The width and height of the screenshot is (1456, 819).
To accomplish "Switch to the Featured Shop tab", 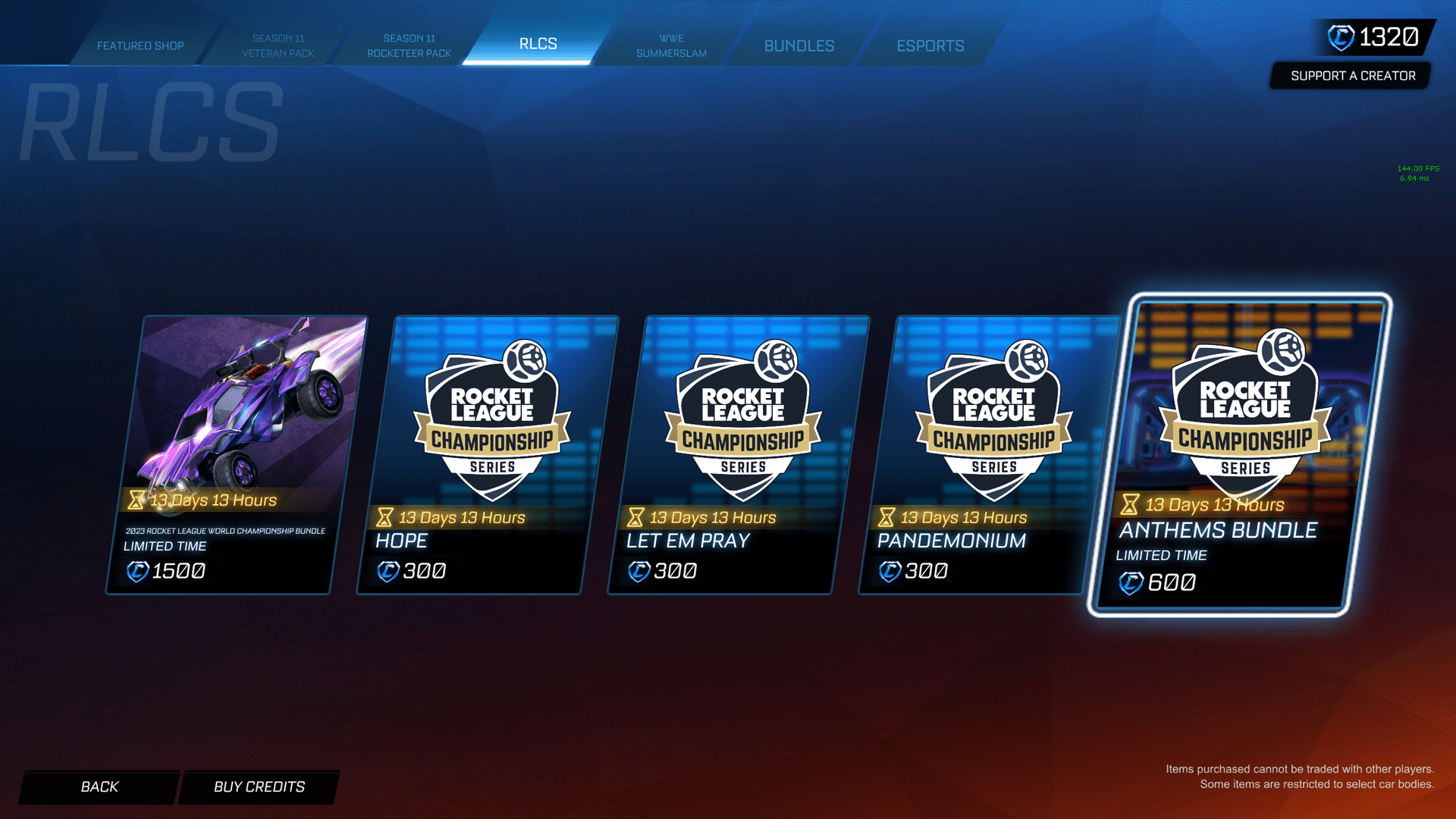I will pos(140,45).
